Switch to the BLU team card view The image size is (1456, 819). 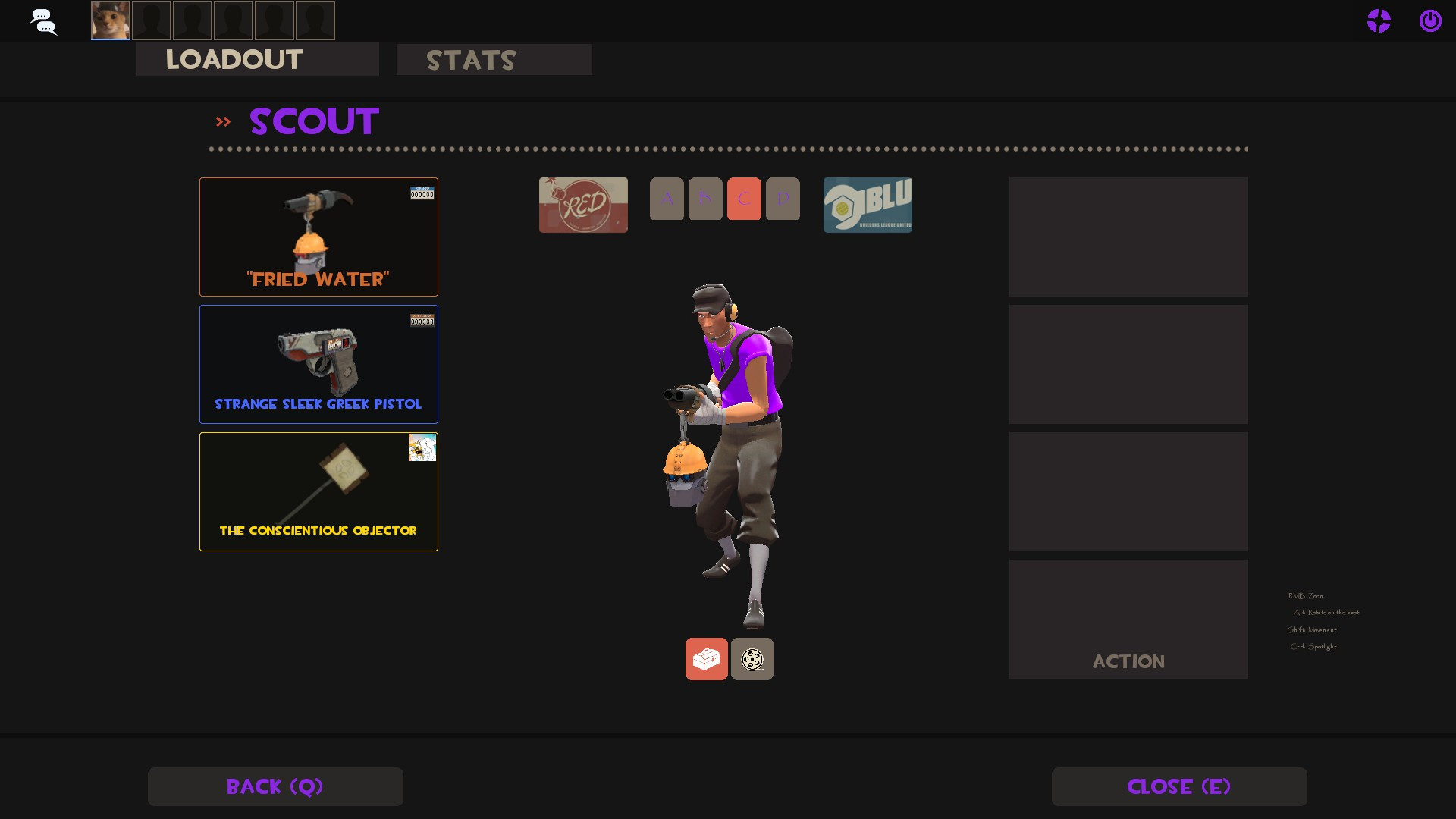tap(868, 205)
